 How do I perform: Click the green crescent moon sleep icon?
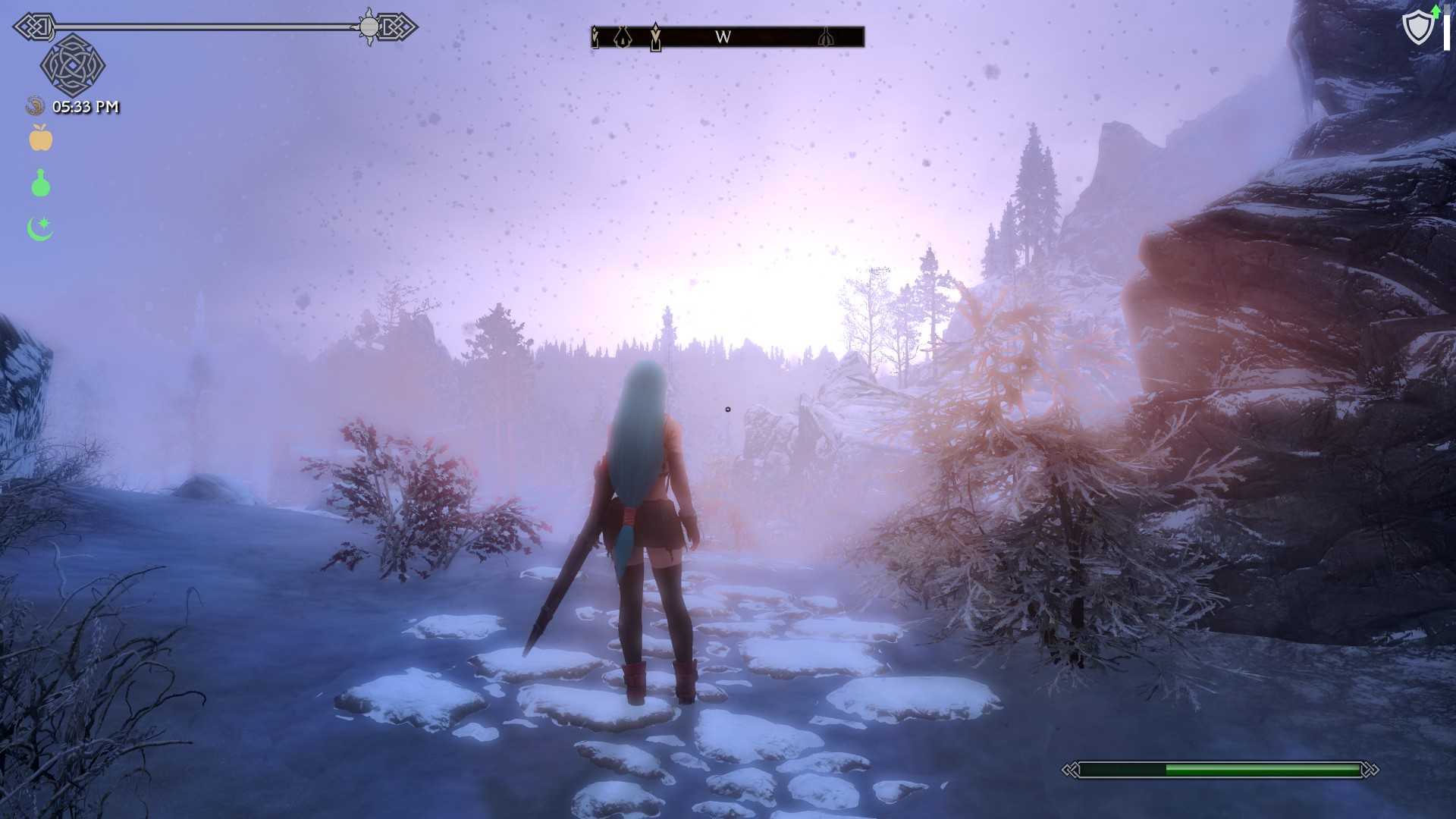pyautogui.click(x=40, y=228)
